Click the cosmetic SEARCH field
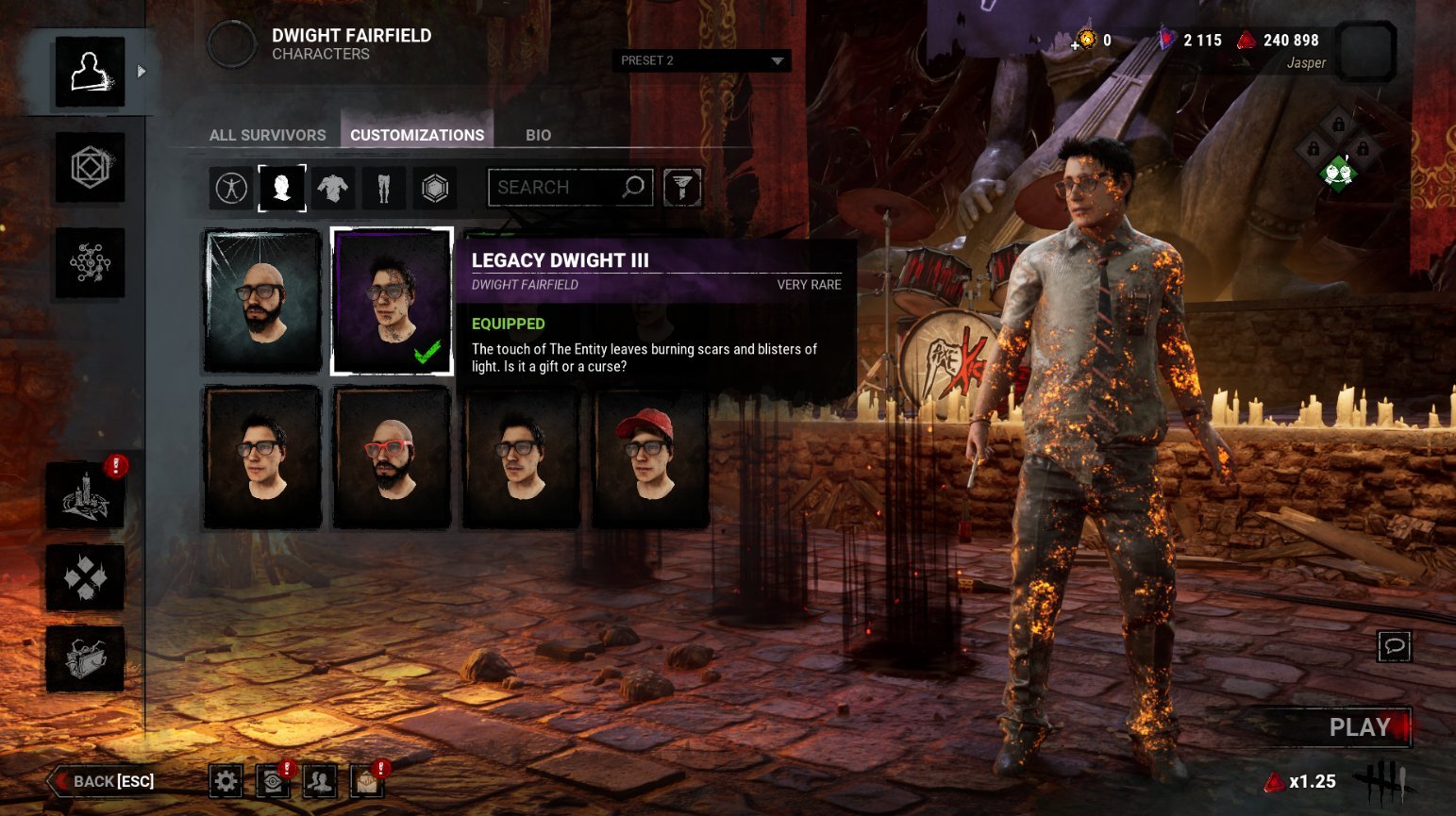 click(x=557, y=188)
